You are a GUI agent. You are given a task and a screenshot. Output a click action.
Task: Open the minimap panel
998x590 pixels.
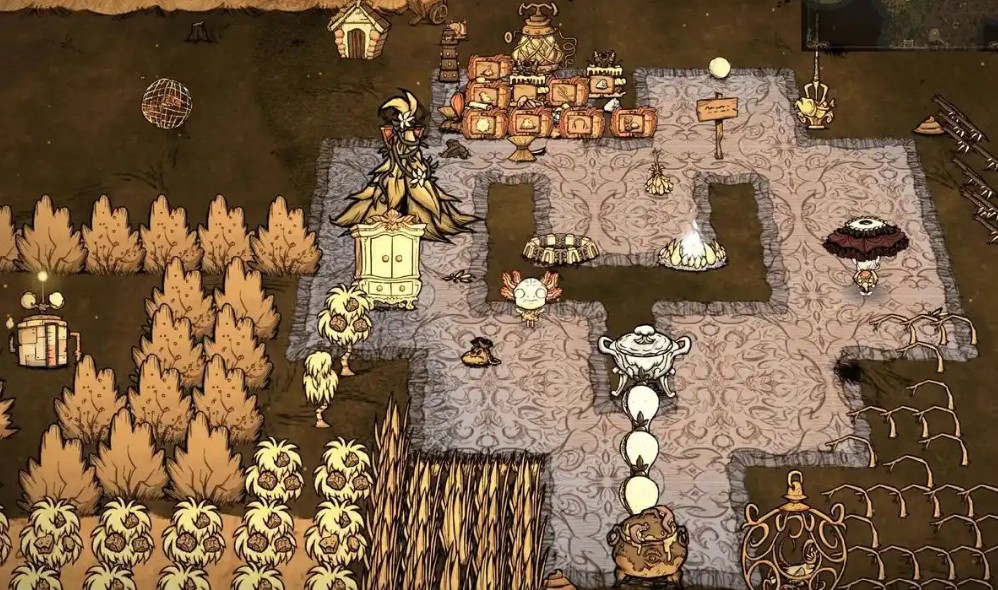[x=899, y=24]
